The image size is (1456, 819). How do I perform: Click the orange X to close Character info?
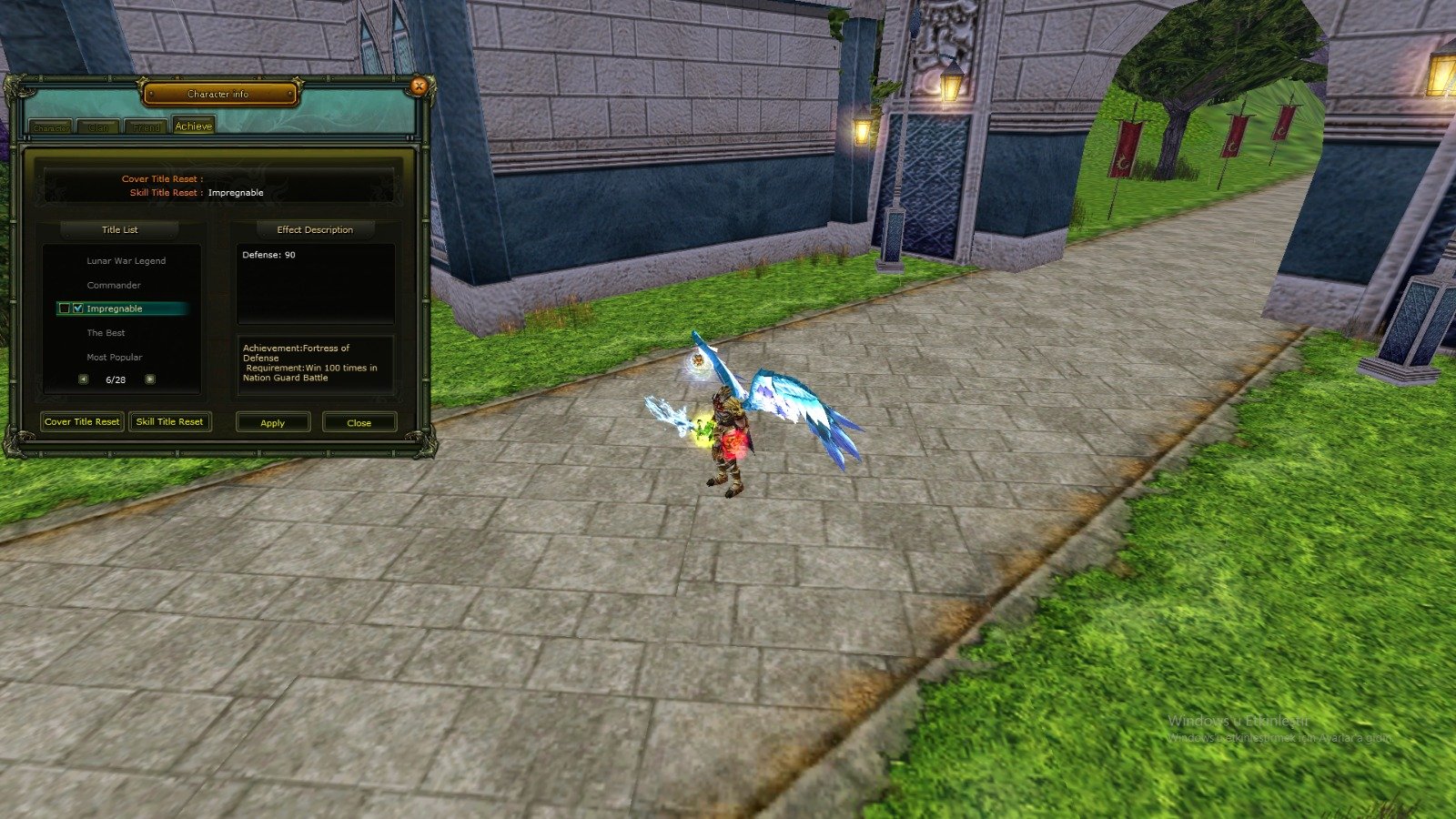(419, 86)
